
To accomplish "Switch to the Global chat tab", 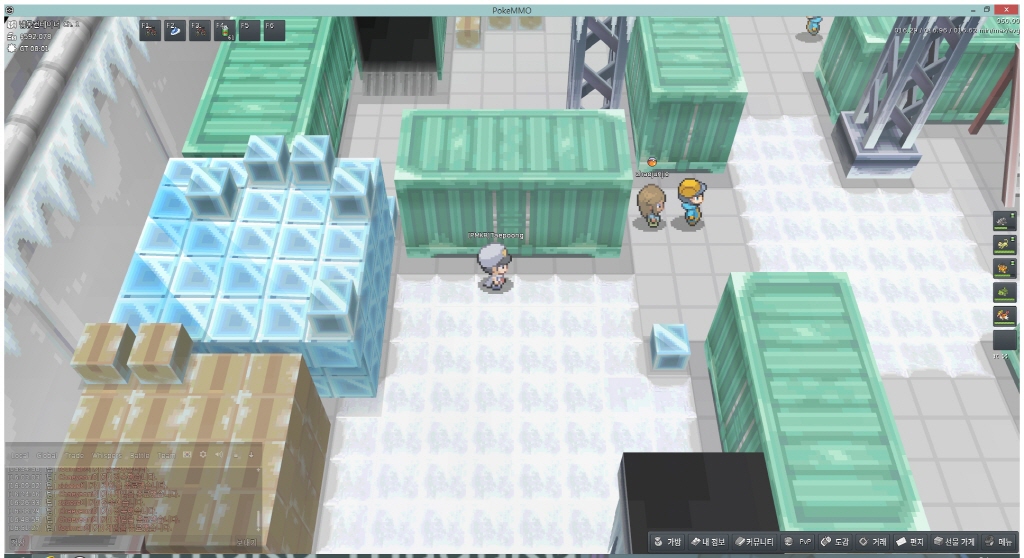I will [44, 455].
